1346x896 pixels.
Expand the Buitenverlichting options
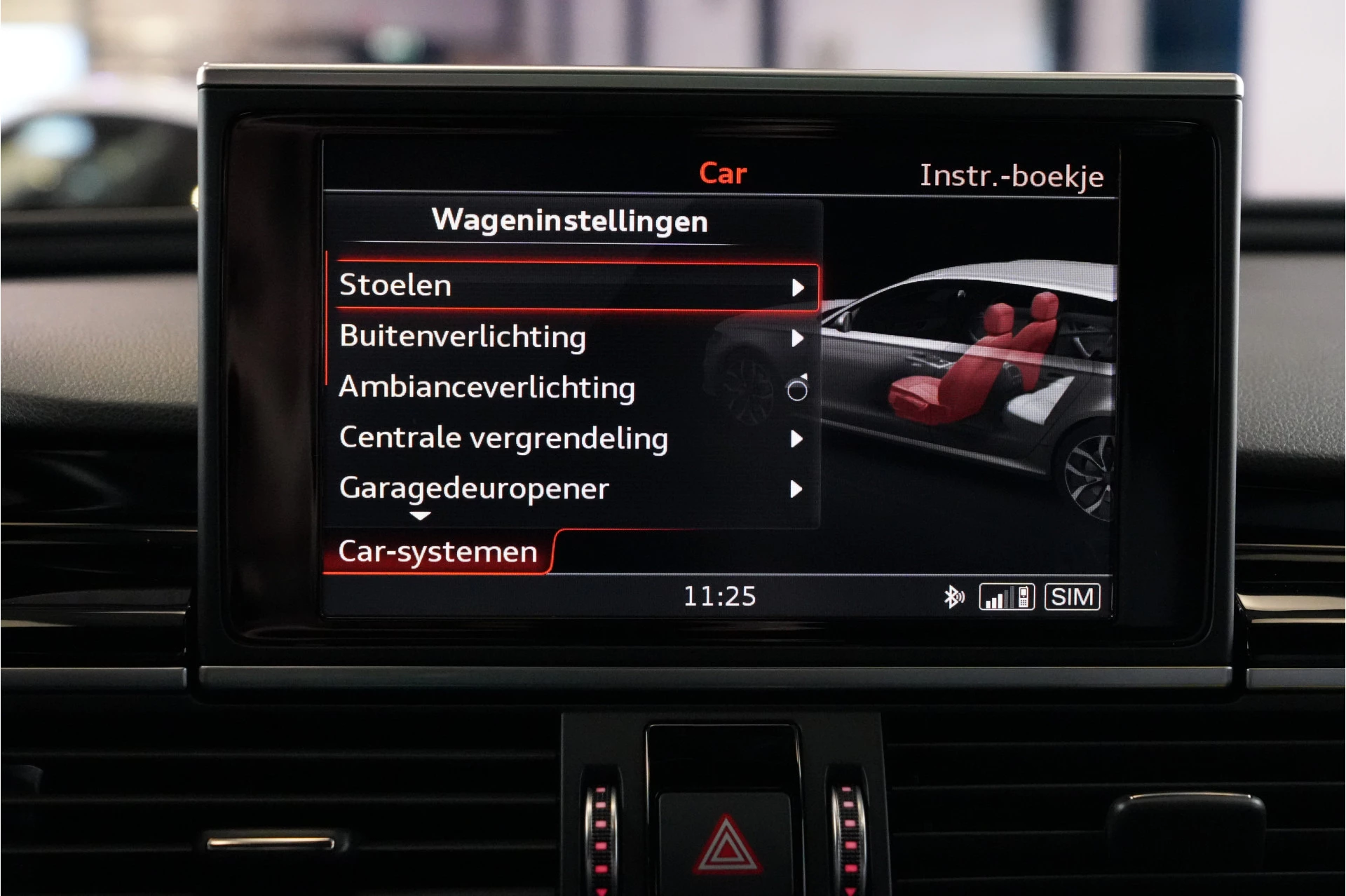click(800, 337)
